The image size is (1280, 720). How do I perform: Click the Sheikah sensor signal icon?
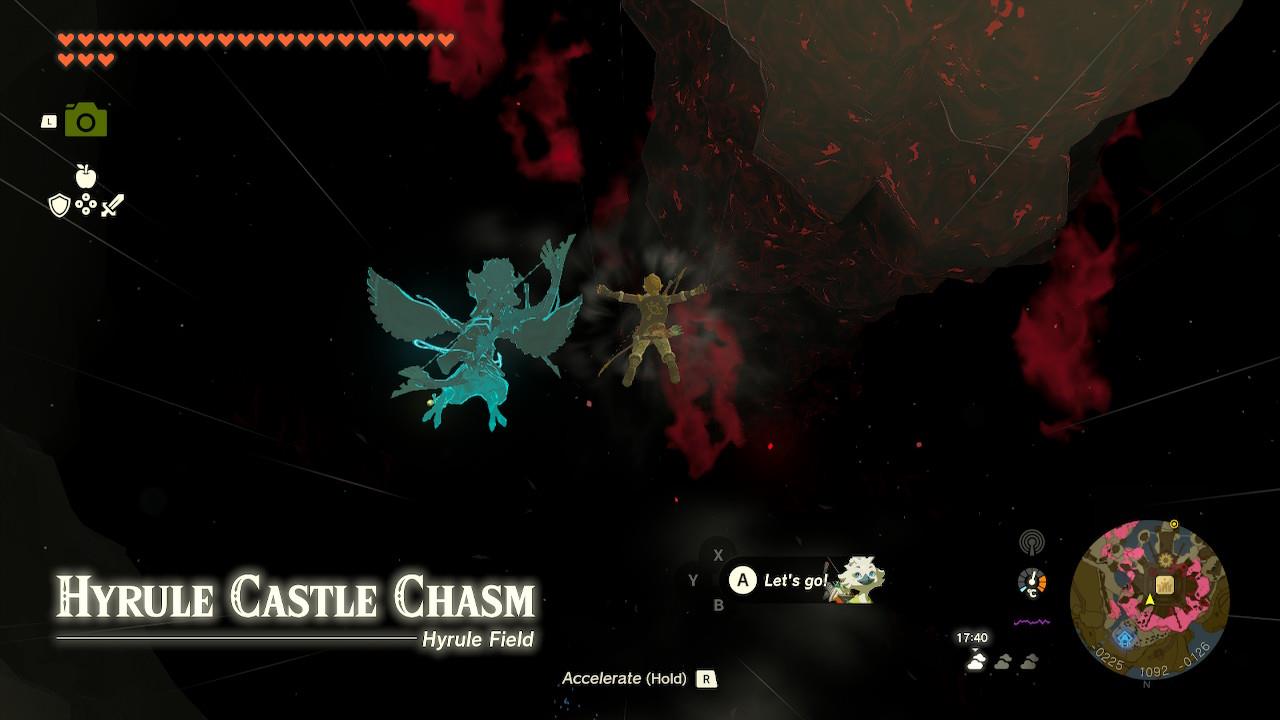1031,543
